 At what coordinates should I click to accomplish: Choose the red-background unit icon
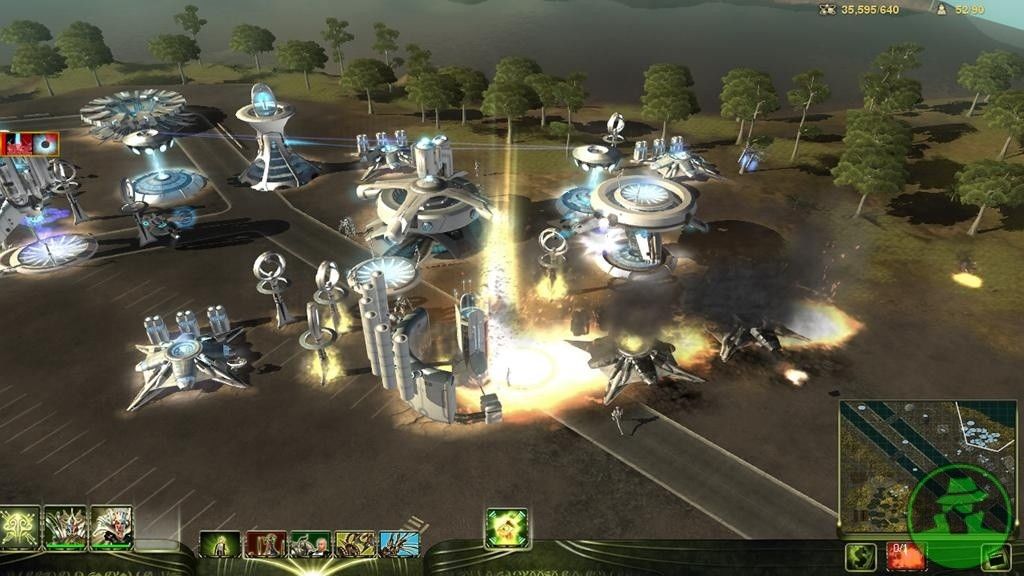coord(265,544)
